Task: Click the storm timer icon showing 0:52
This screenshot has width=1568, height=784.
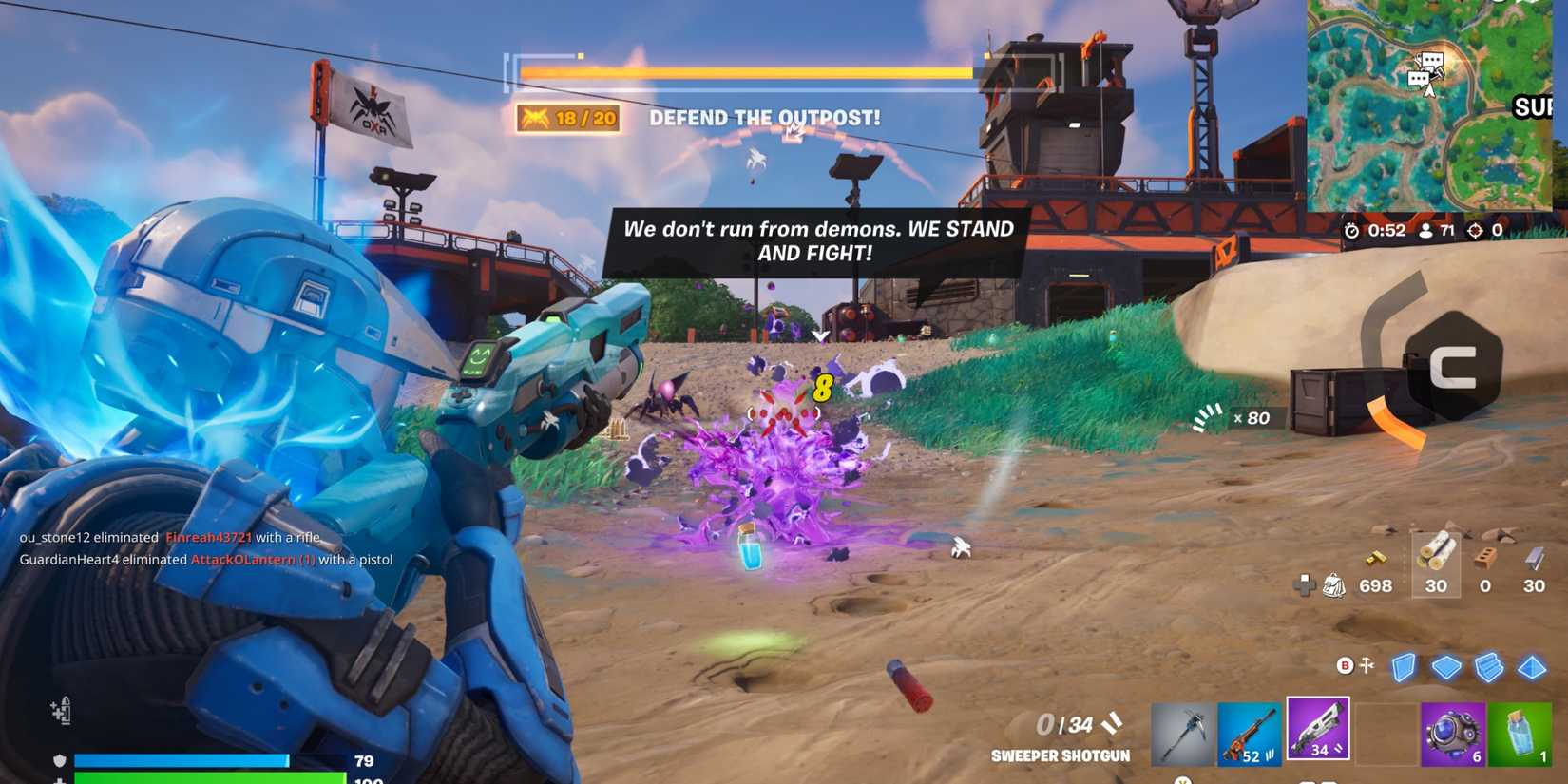Action: point(1353,229)
